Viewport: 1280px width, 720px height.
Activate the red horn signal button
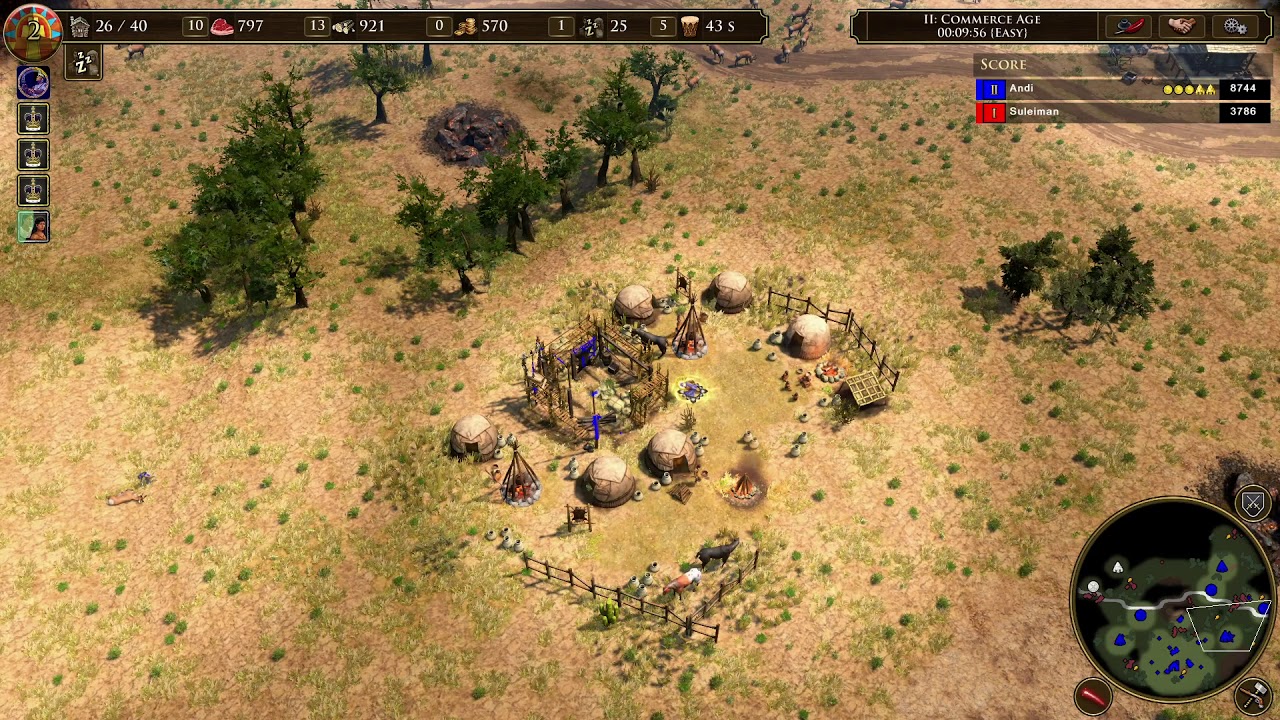[1094, 693]
